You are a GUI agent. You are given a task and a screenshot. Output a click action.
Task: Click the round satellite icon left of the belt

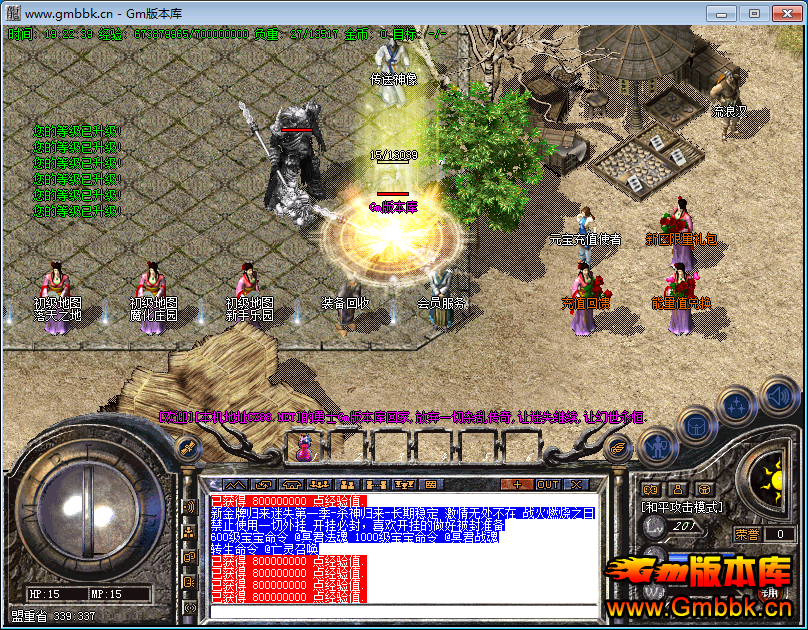click(186, 449)
